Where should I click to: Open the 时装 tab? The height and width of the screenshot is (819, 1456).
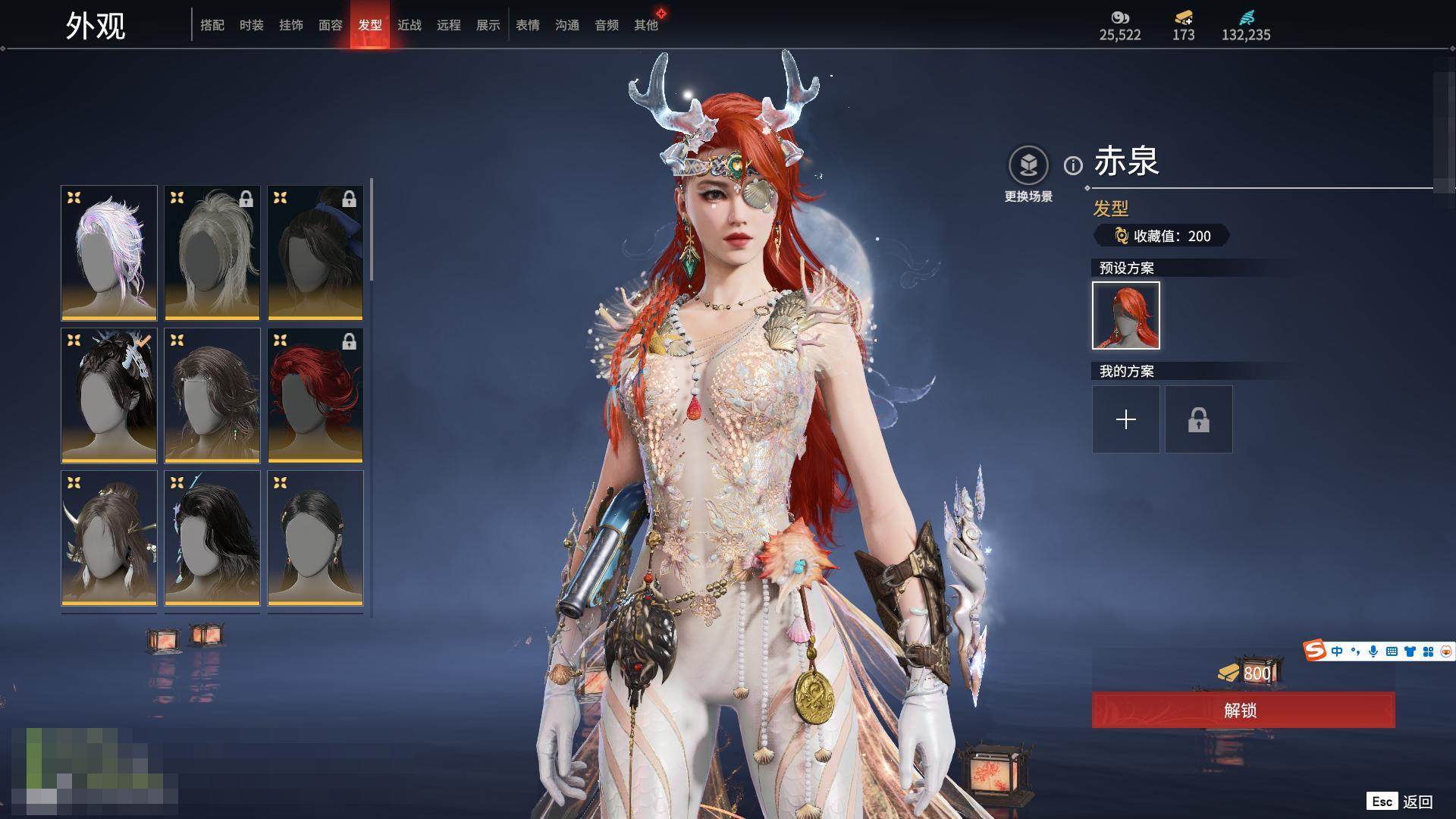point(252,25)
